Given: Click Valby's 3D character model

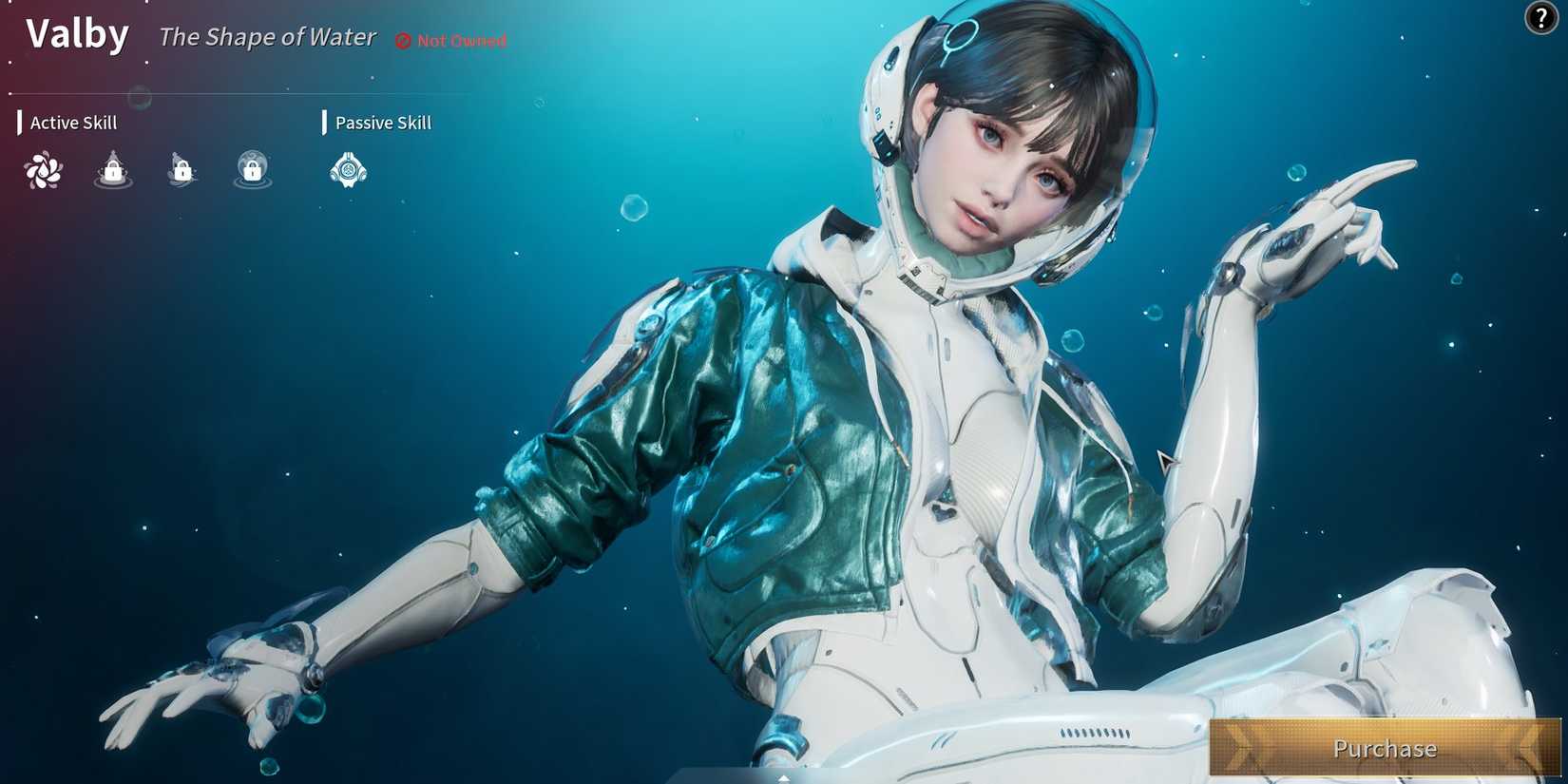Looking at the screenshot, I should (950, 428).
